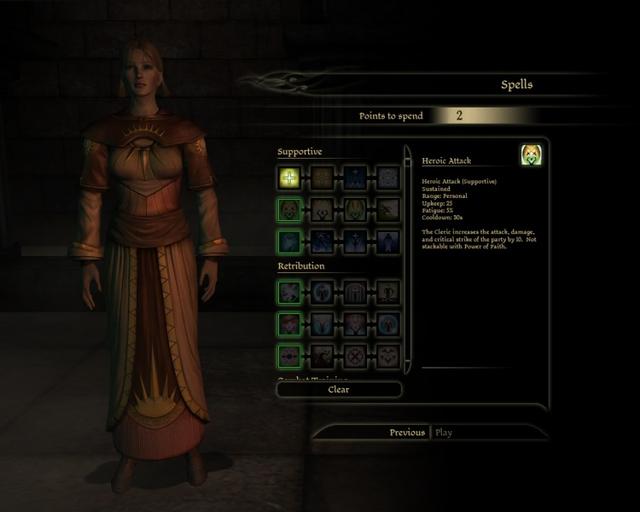
Task: Click the Clear button
Action: point(339,390)
